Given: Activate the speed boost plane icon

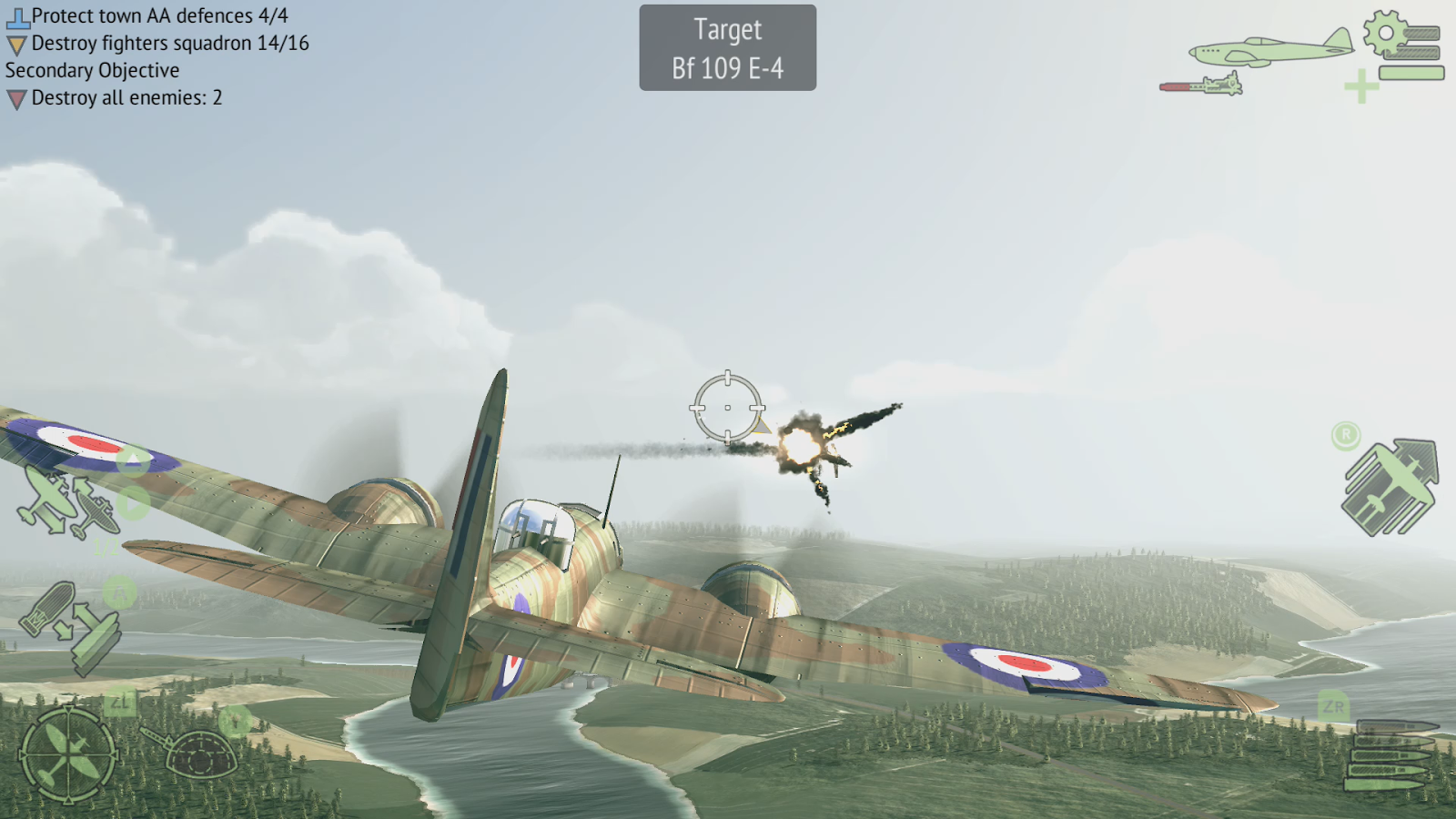Looking at the screenshot, I should [1390, 487].
